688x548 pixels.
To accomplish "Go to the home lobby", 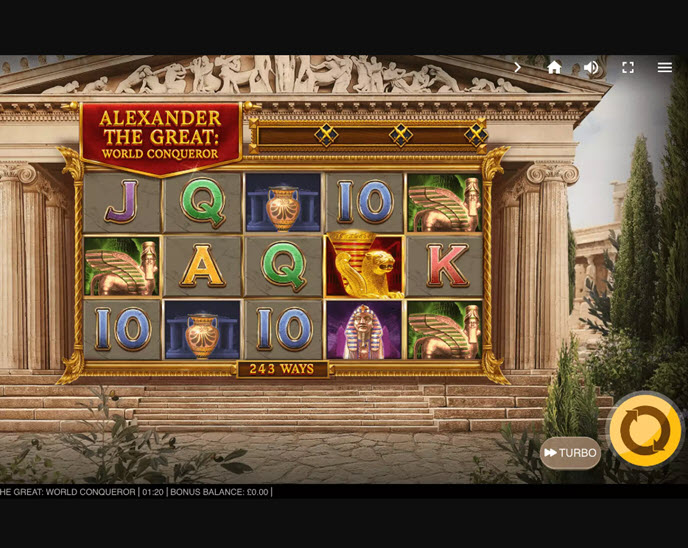I will coord(554,67).
